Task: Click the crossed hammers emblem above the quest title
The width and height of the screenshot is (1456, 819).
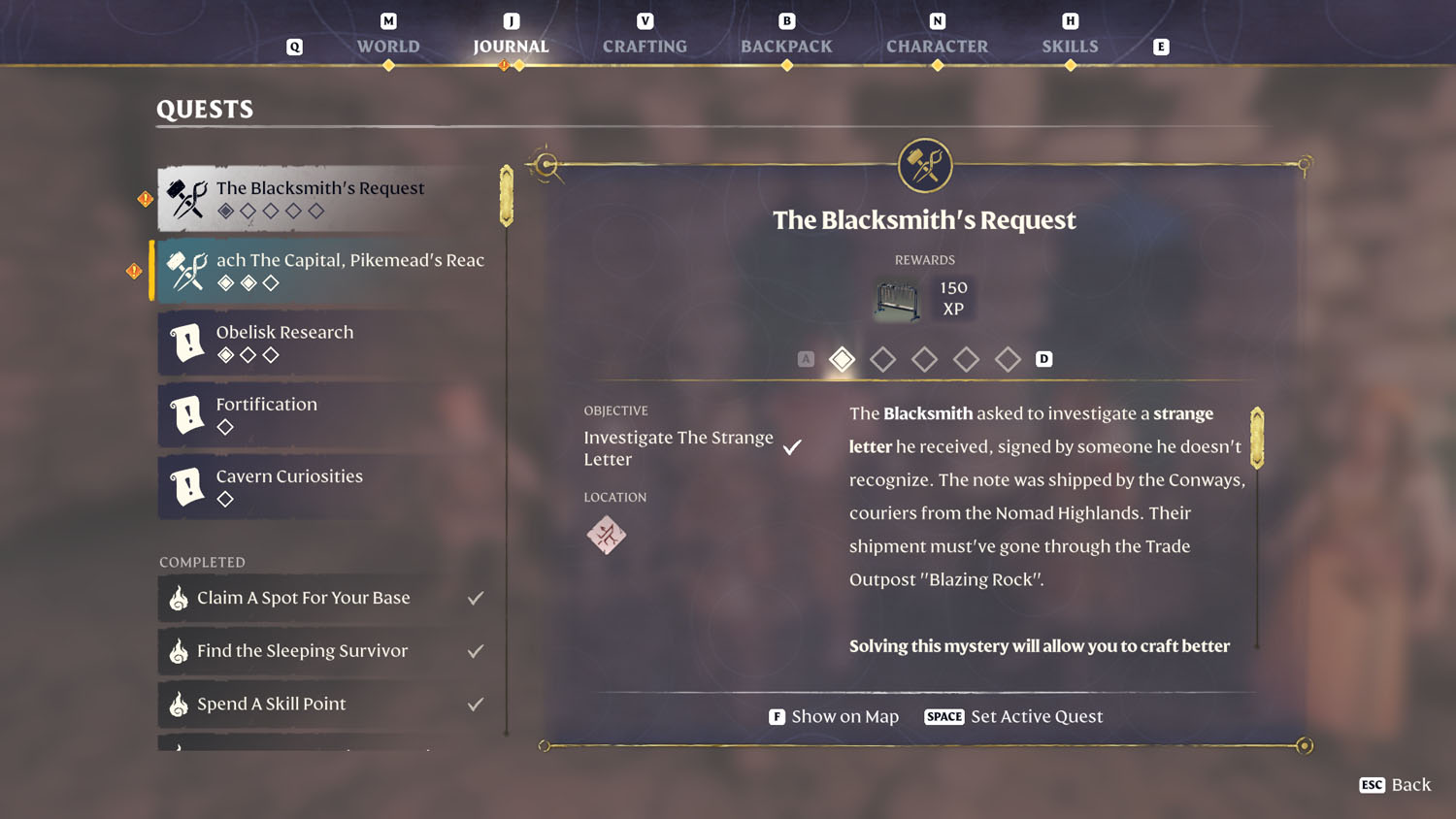Action: click(924, 165)
